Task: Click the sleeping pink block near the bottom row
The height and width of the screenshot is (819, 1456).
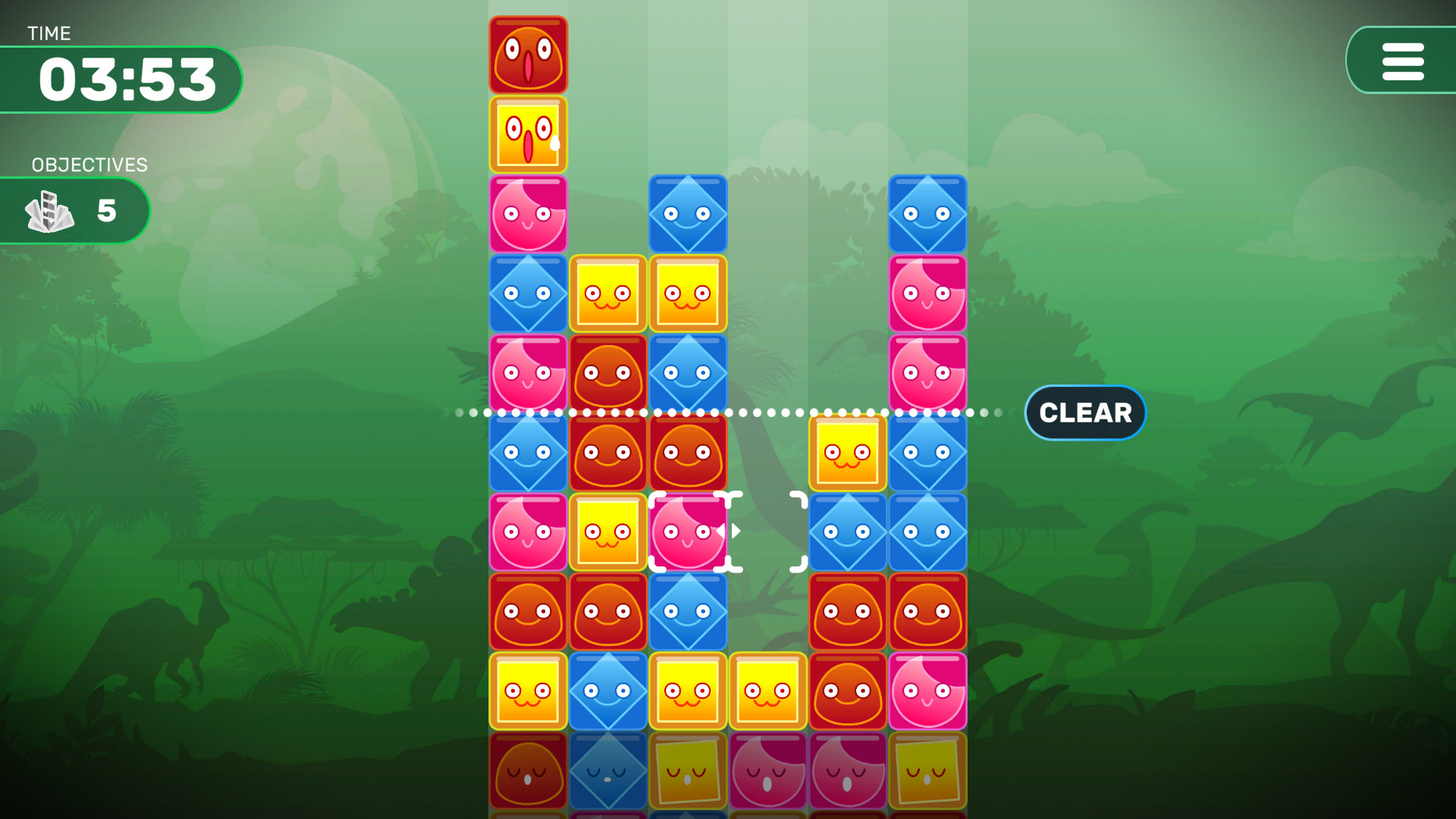Action: (767, 770)
